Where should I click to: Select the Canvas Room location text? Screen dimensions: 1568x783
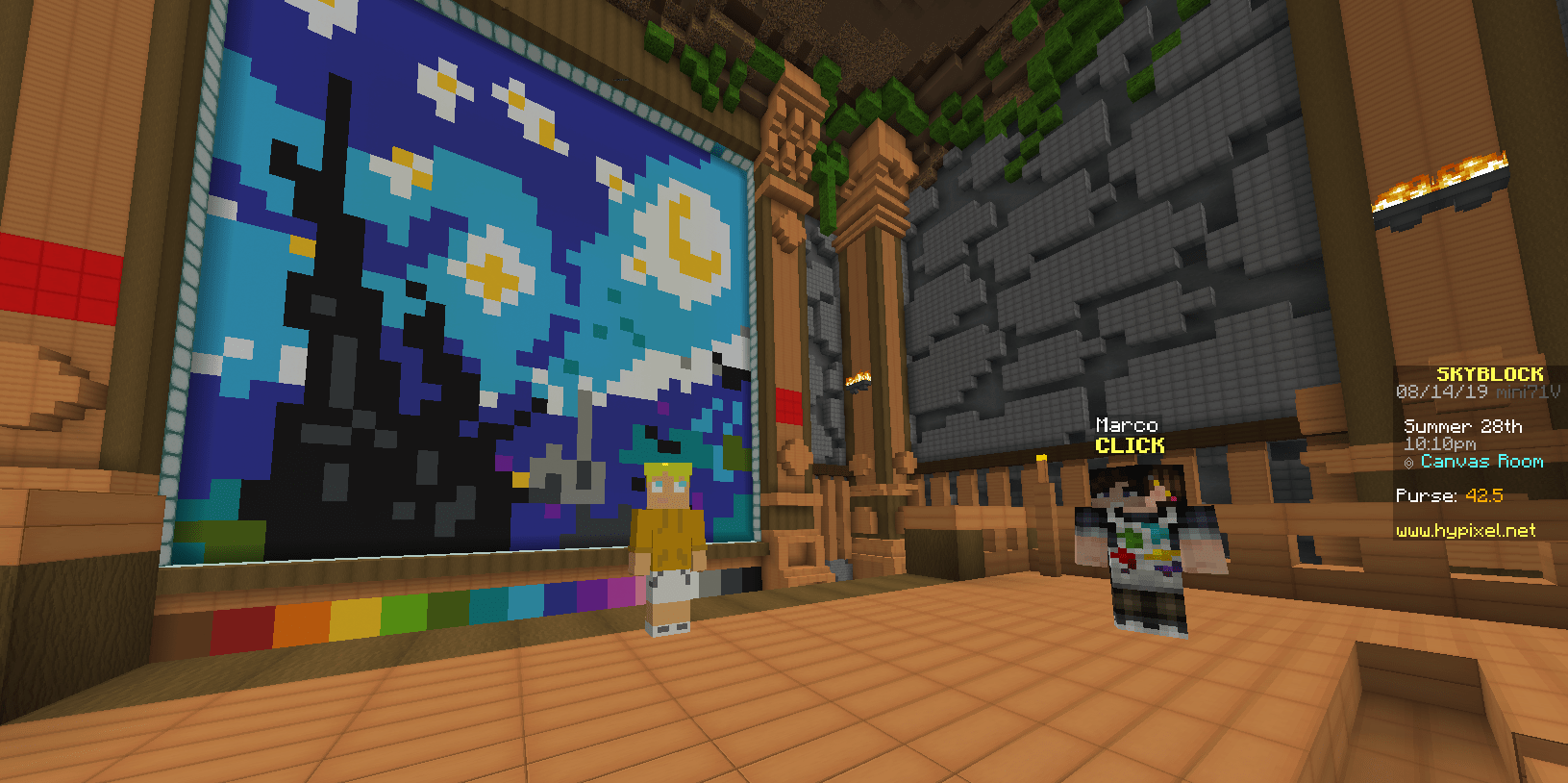1481,462
